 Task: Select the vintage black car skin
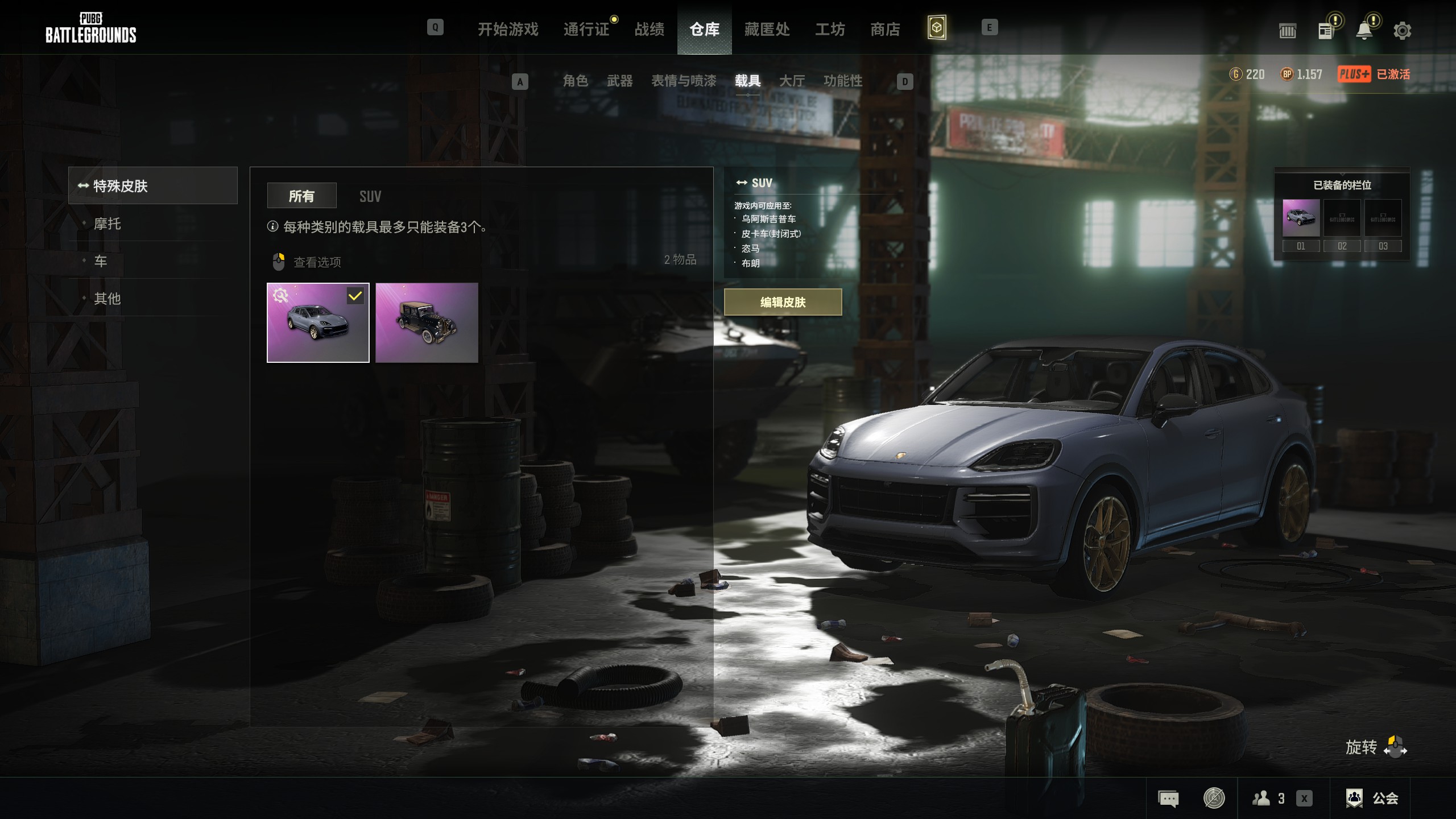pyautogui.click(x=427, y=322)
